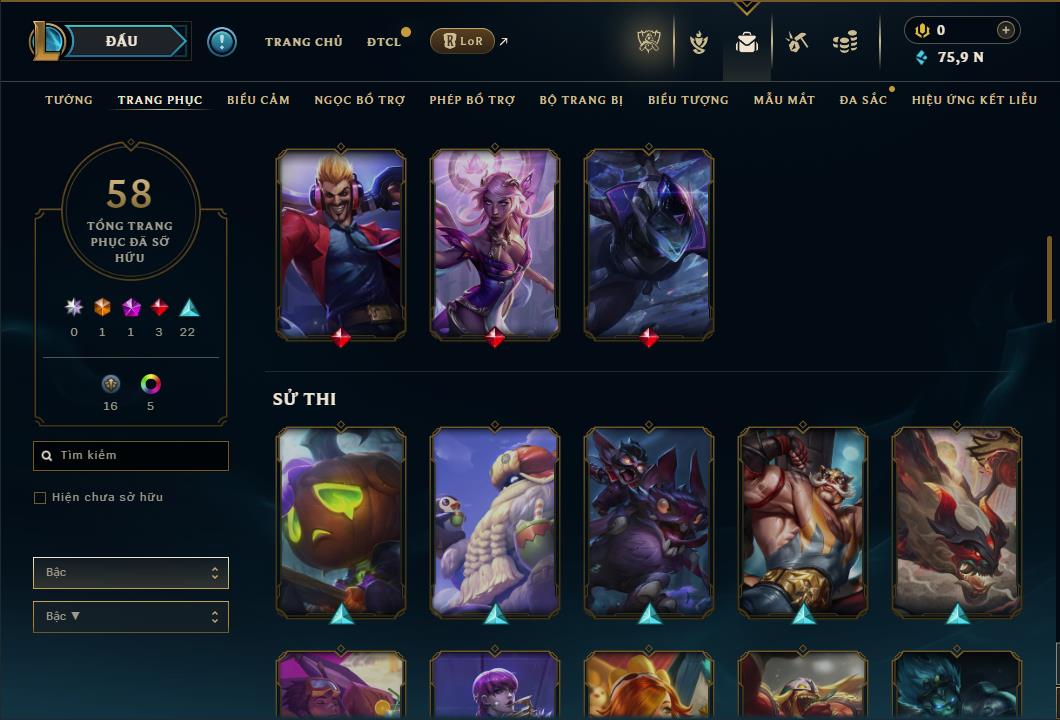
Task: Select the BIỂU CẢM tab
Action: 258,100
